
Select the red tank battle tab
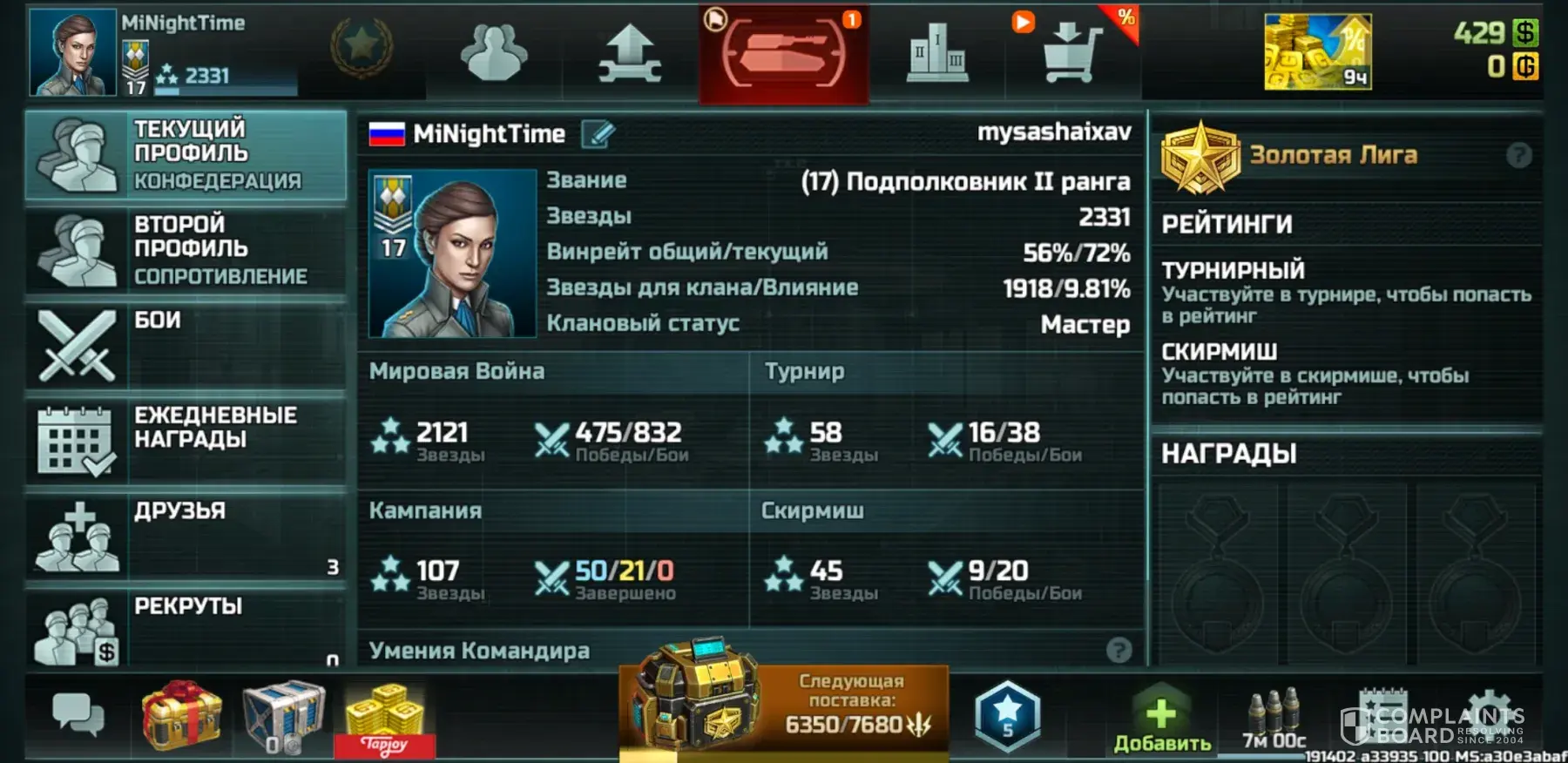pyautogui.click(x=783, y=54)
